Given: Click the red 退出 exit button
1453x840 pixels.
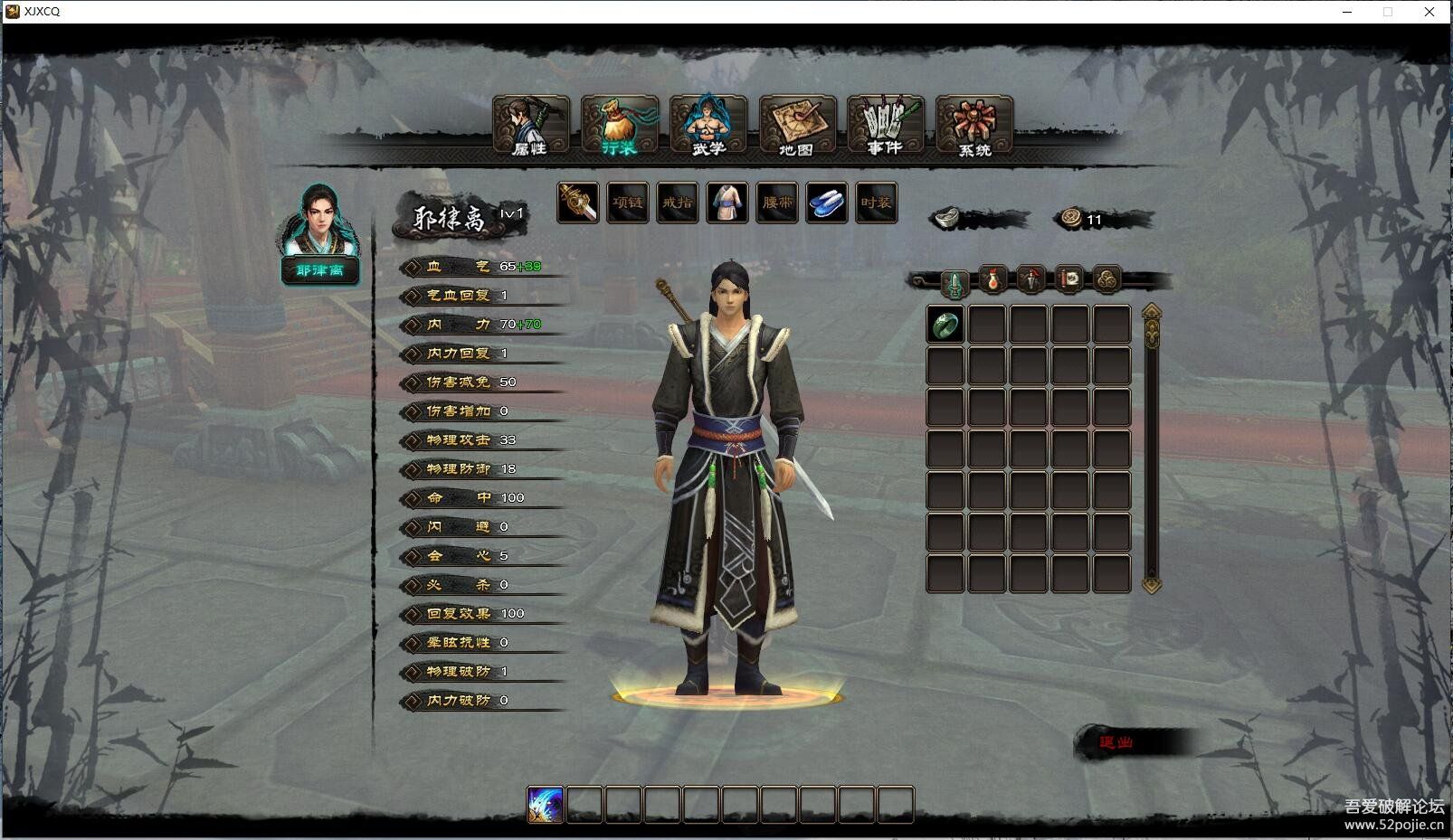Looking at the screenshot, I should coord(1116,742).
